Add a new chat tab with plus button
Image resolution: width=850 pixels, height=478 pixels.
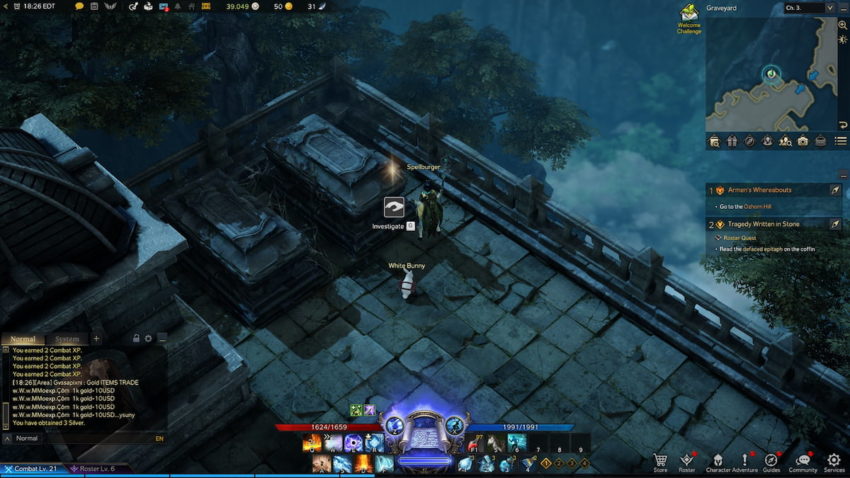(x=96, y=339)
